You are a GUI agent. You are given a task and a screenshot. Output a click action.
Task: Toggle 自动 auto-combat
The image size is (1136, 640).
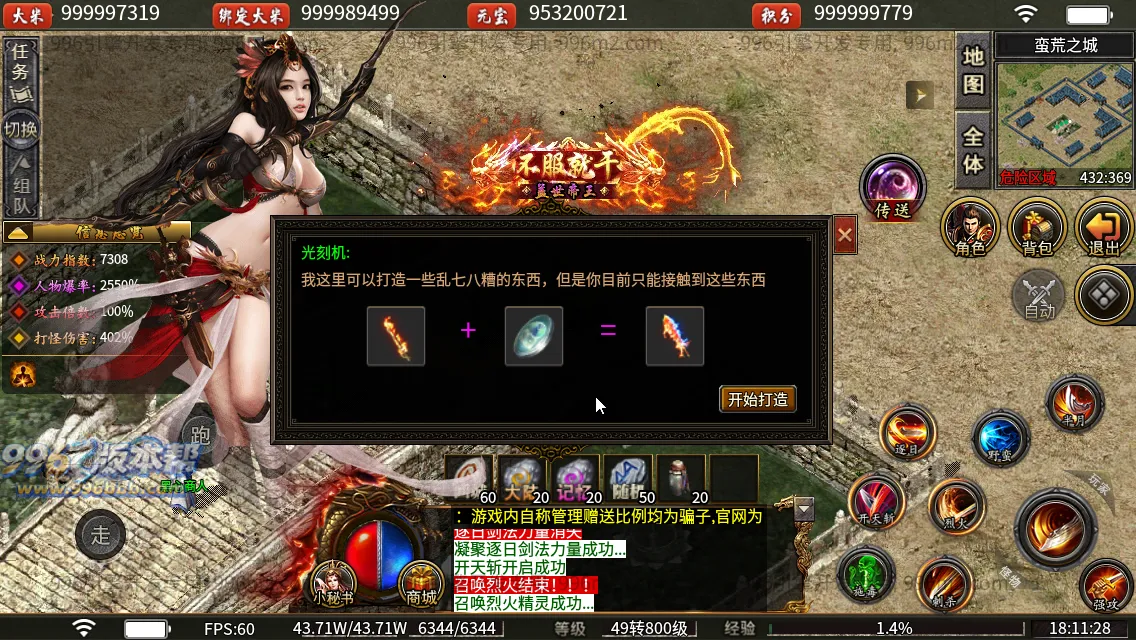(x=1039, y=296)
